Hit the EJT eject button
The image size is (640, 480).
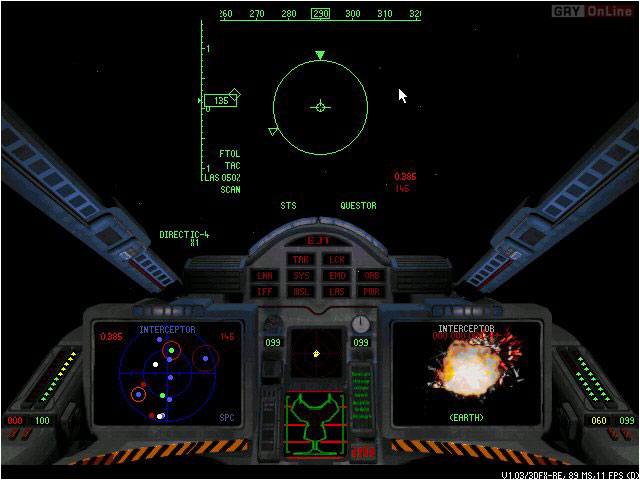point(319,241)
